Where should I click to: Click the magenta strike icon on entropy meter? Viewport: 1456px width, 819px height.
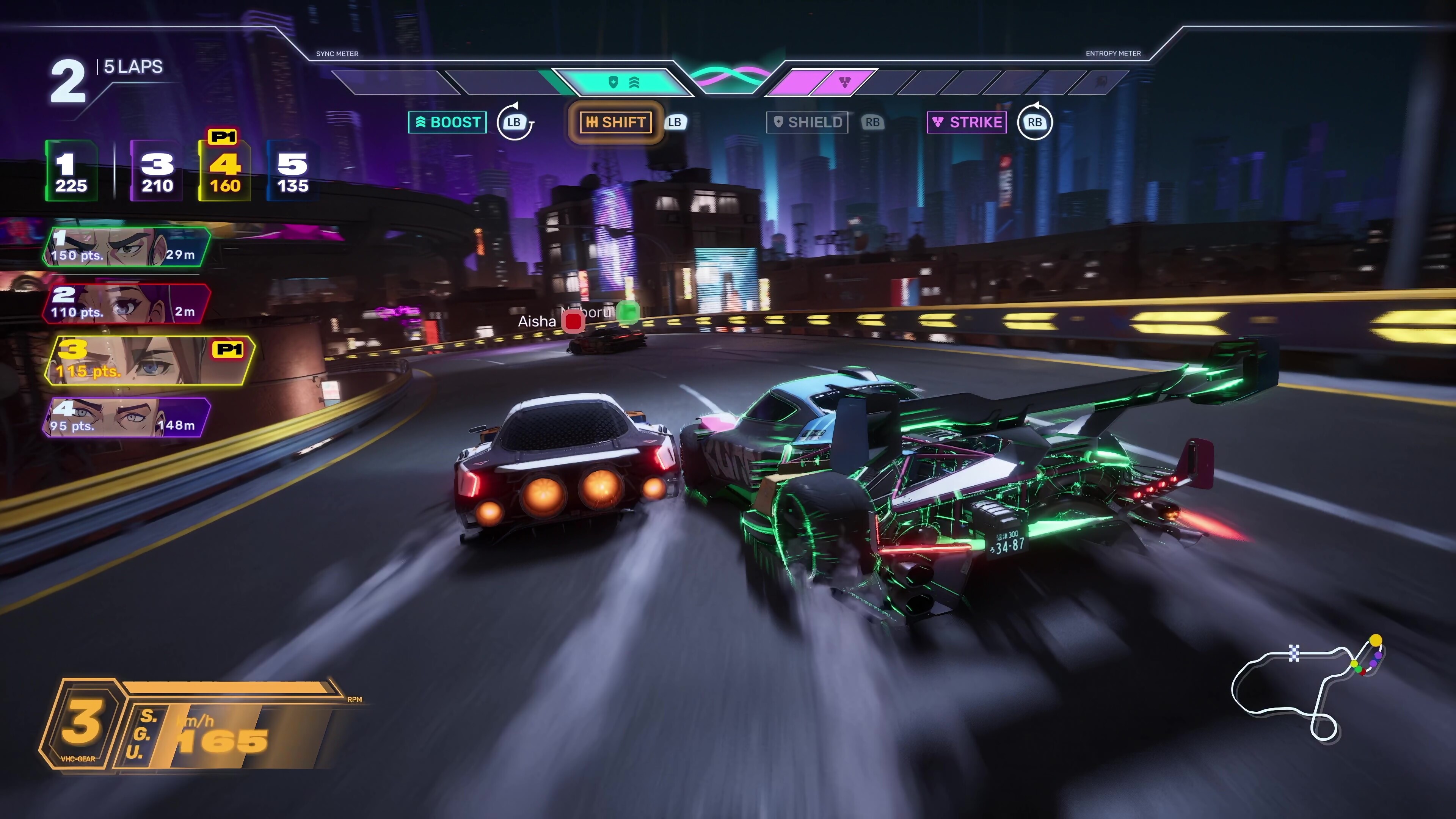844,83
